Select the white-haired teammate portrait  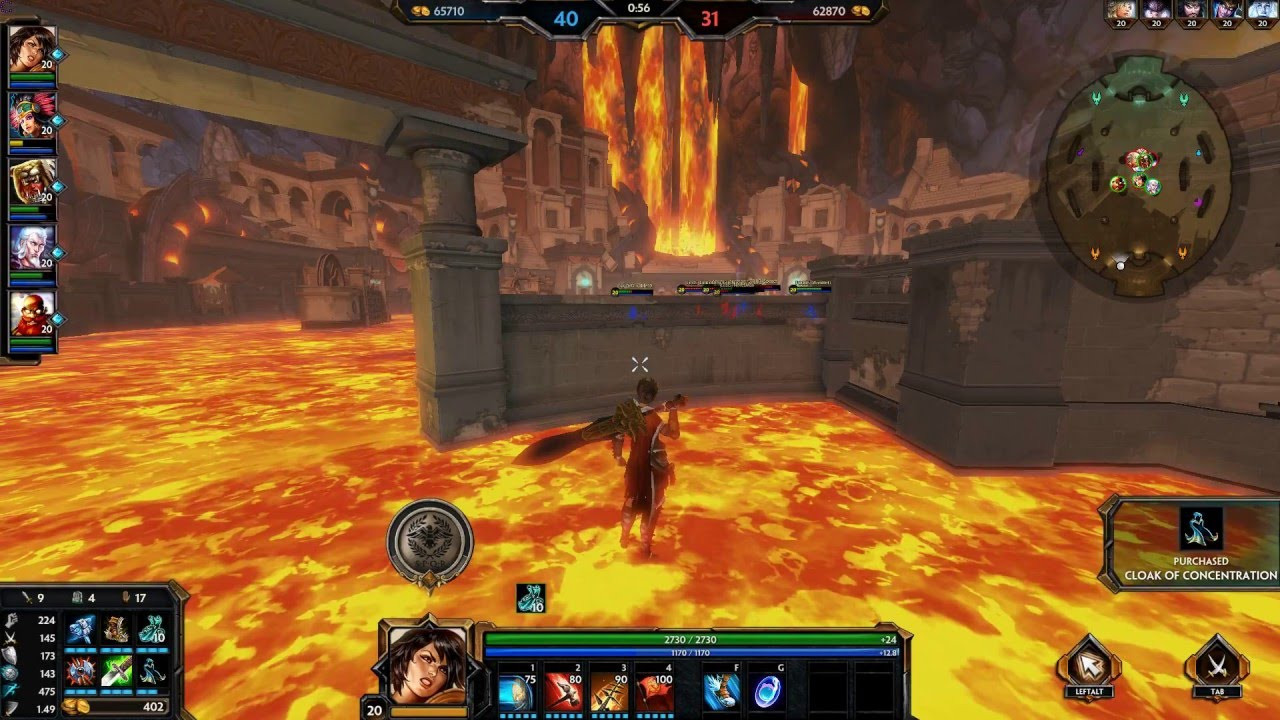click(31, 248)
